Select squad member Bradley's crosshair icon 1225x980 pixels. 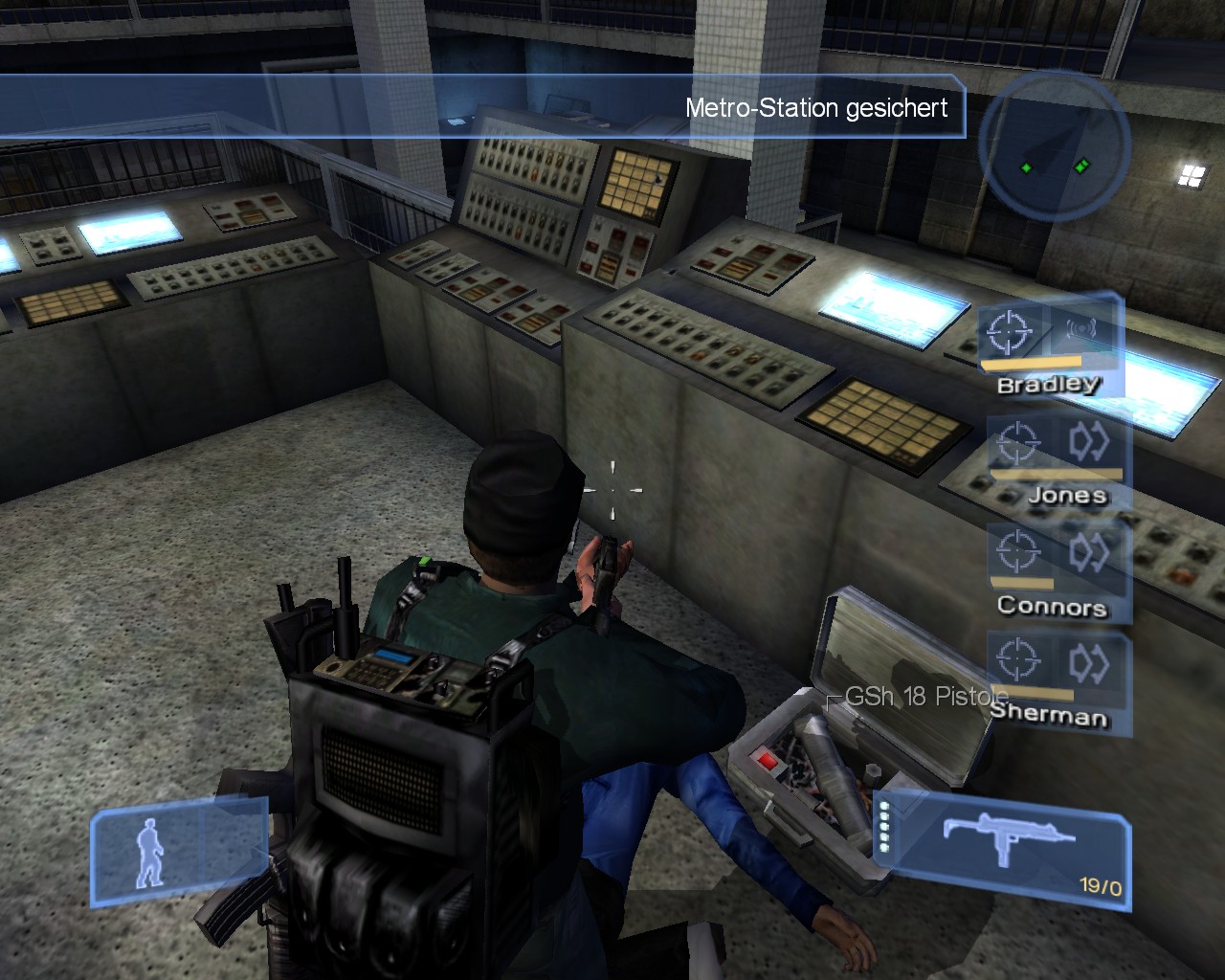click(1011, 331)
